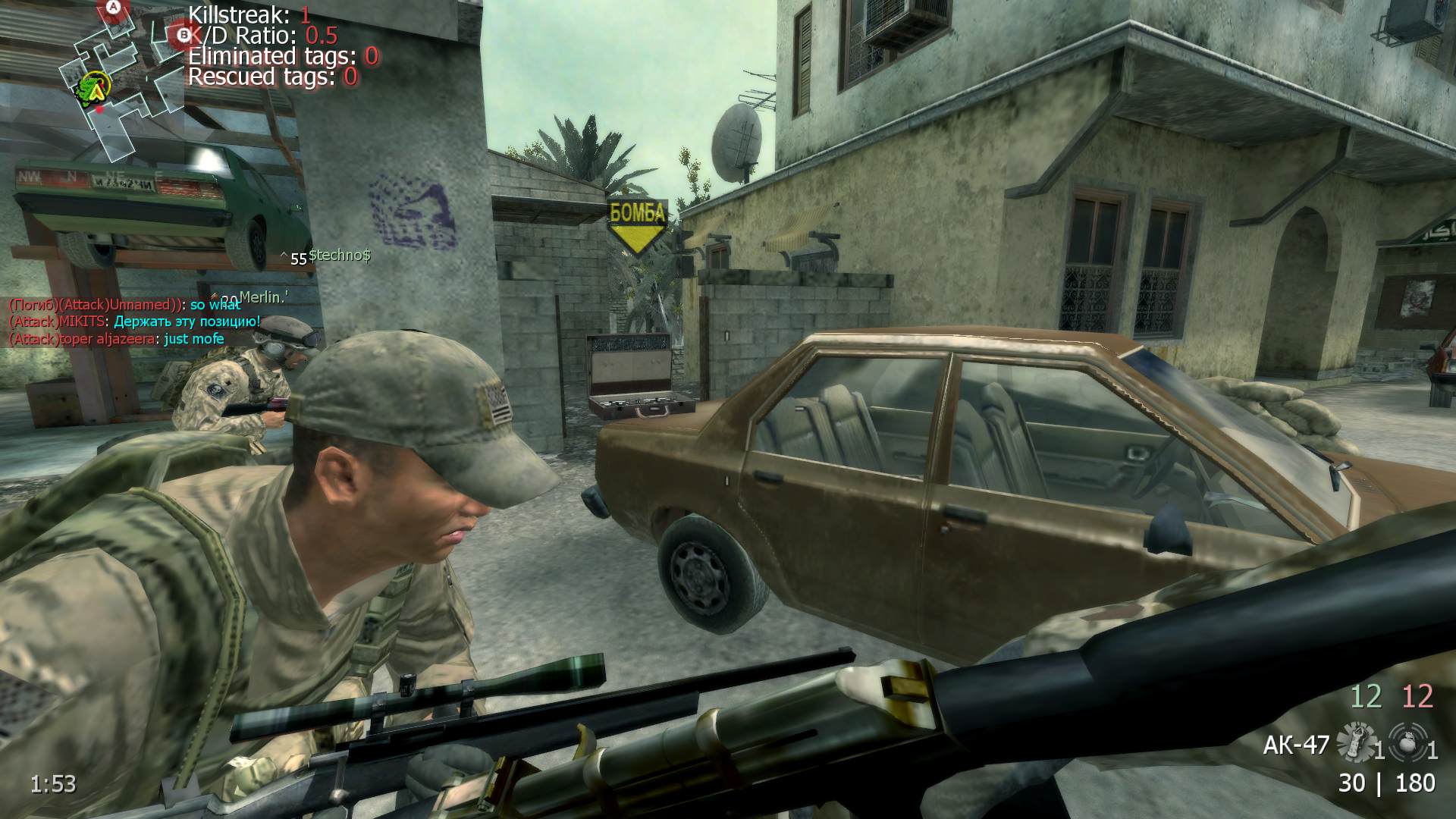1456x819 pixels.
Task: Select the A objective marker on minimap
Action: tap(114, 8)
